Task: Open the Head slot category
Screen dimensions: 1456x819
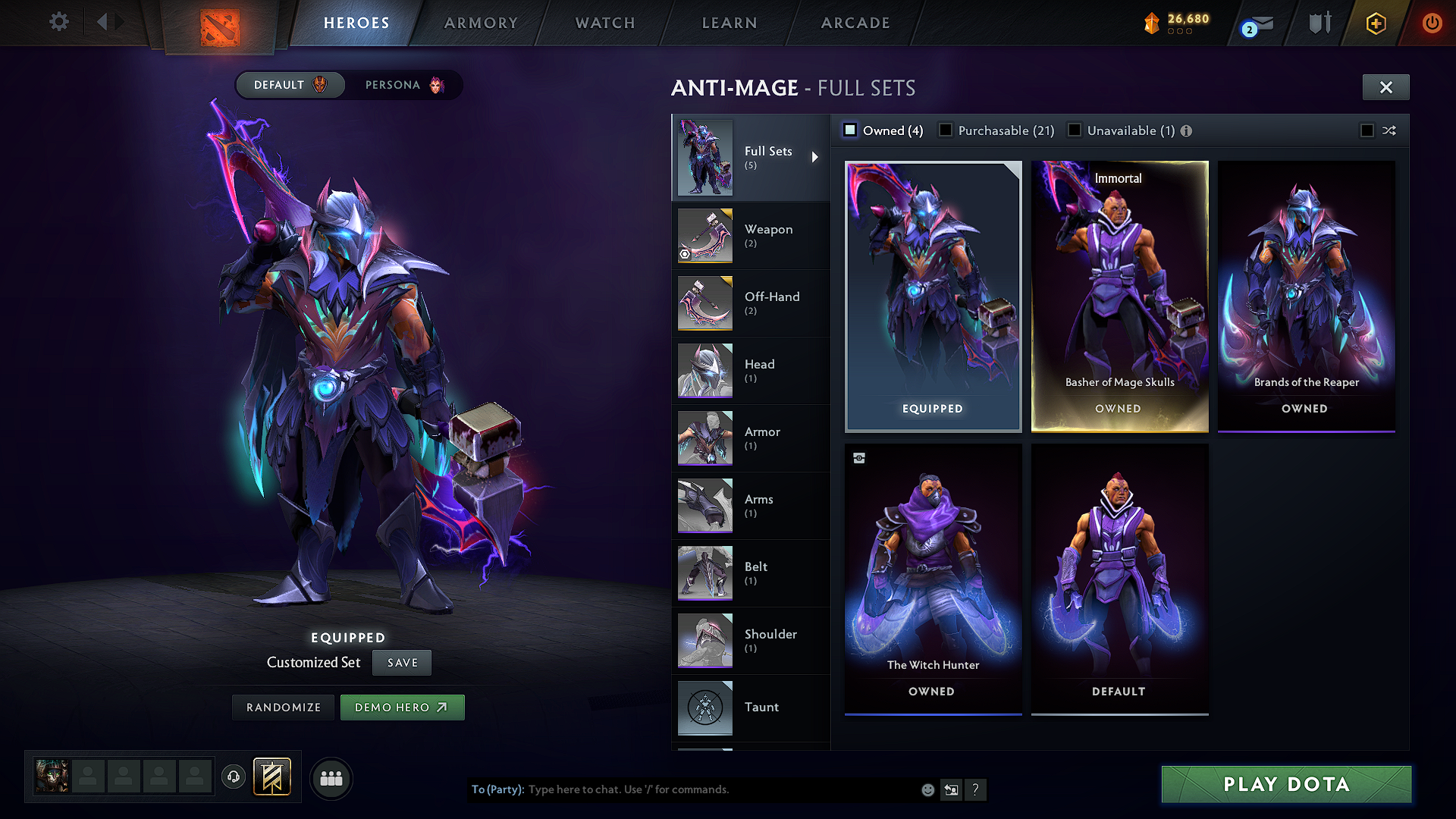Action: pos(751,371)
